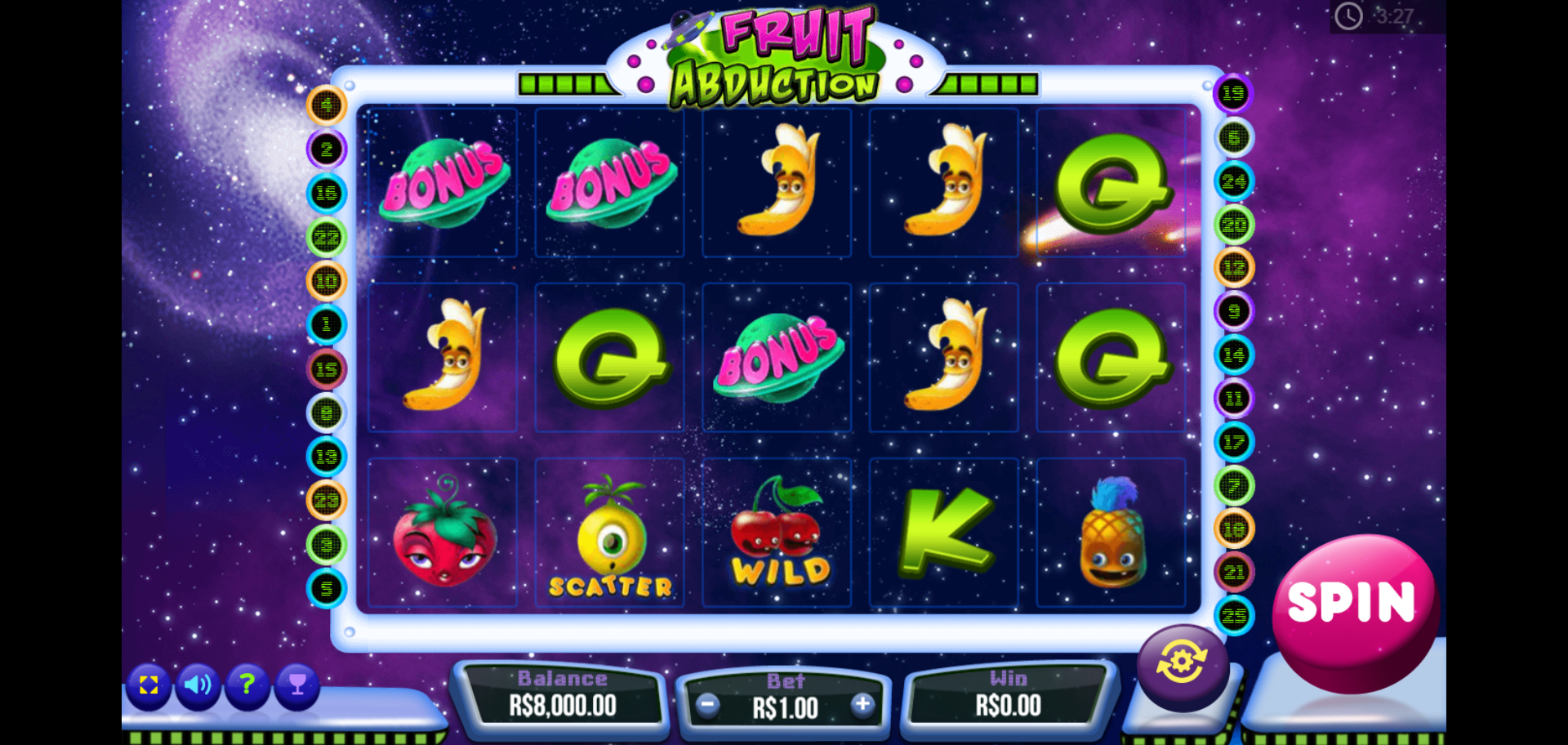
Task: Select payline number 5 marker
Action: click(x=327, y=588)
